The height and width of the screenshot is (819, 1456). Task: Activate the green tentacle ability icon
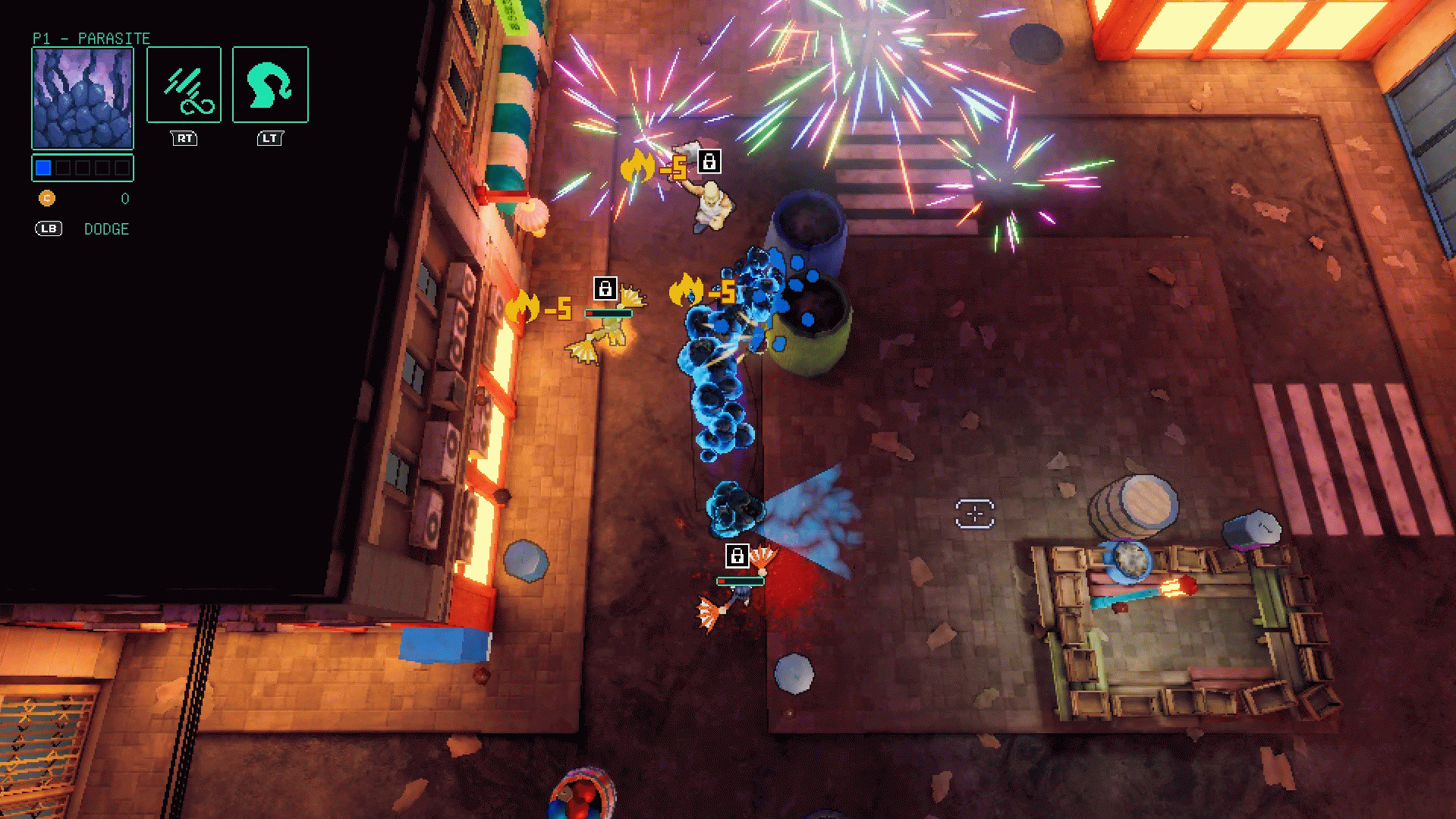point(270,85)
